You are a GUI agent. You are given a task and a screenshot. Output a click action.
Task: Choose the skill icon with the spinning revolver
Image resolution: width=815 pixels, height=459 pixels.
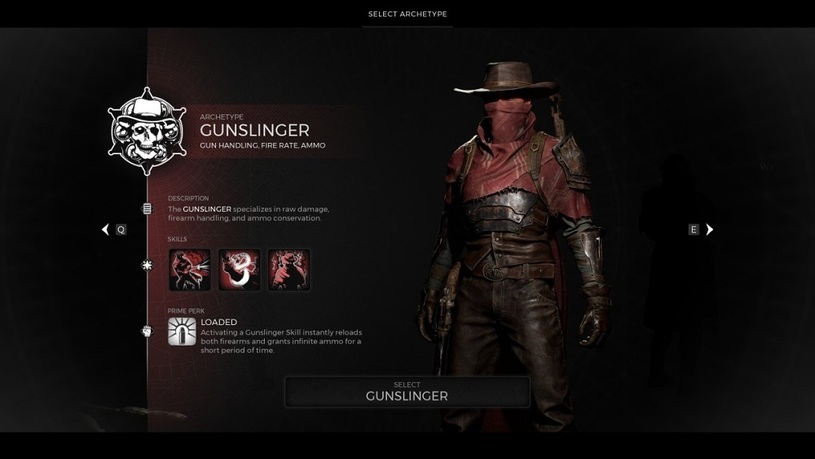click(x=239, y=270)
